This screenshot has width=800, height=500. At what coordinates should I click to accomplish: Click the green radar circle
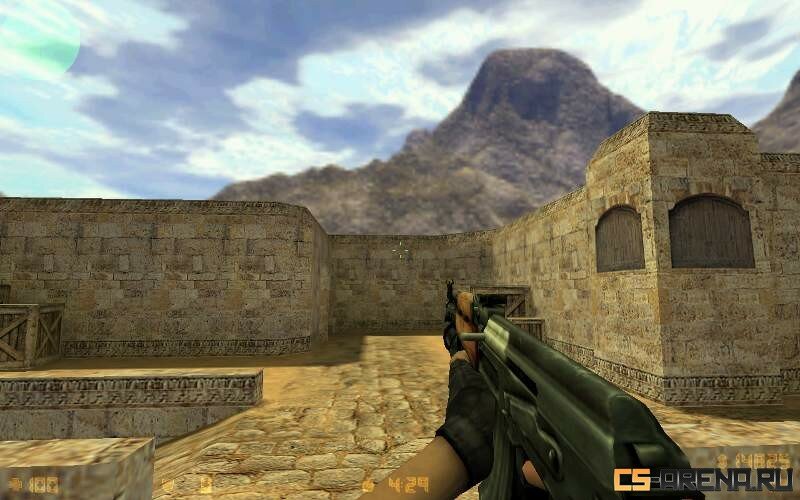click(36, 36)
